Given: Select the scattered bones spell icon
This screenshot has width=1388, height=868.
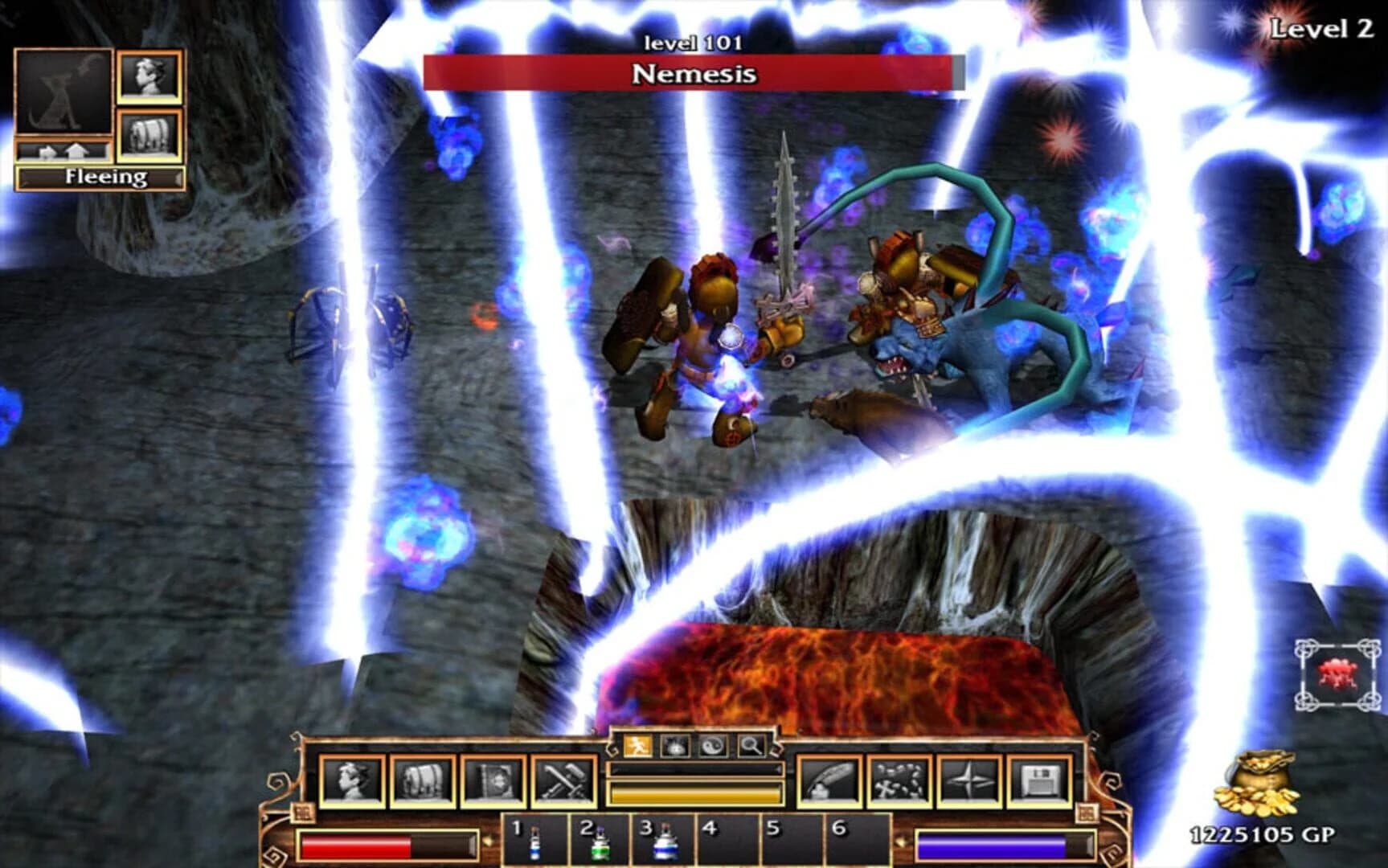Looking at the screenshot, I should point(898,780).
